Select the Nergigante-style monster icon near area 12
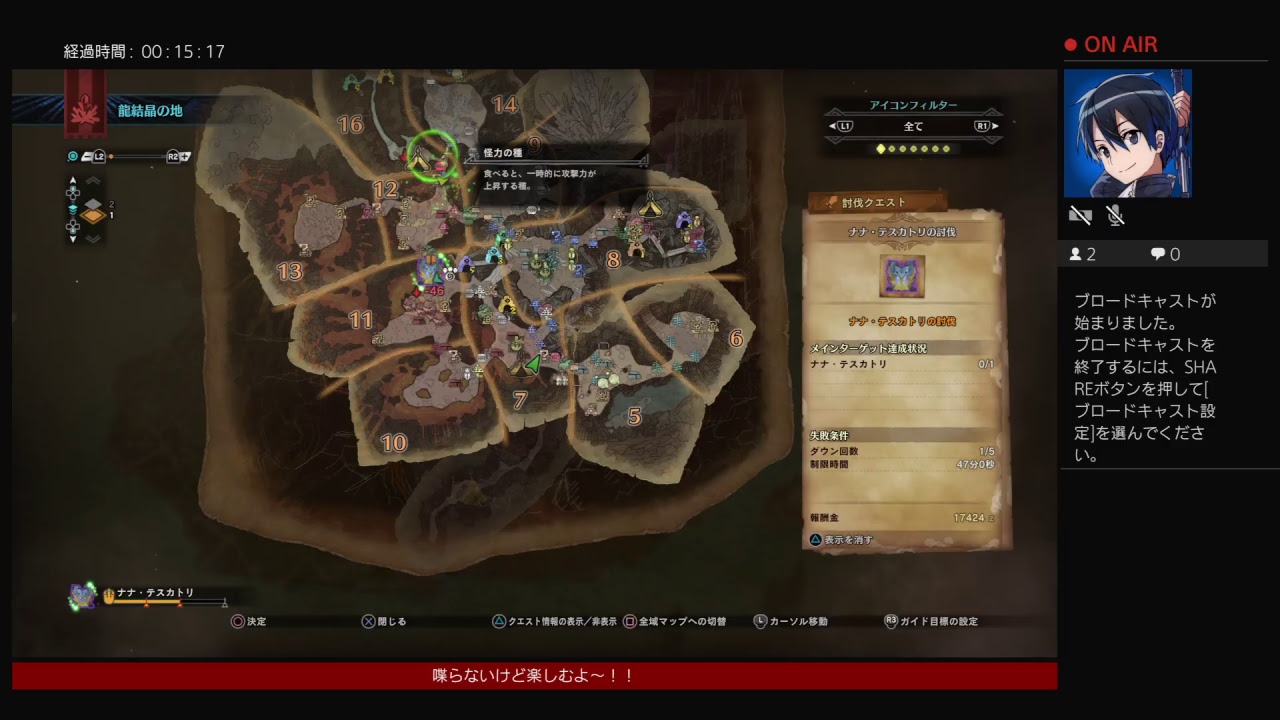 click(430, 268)
